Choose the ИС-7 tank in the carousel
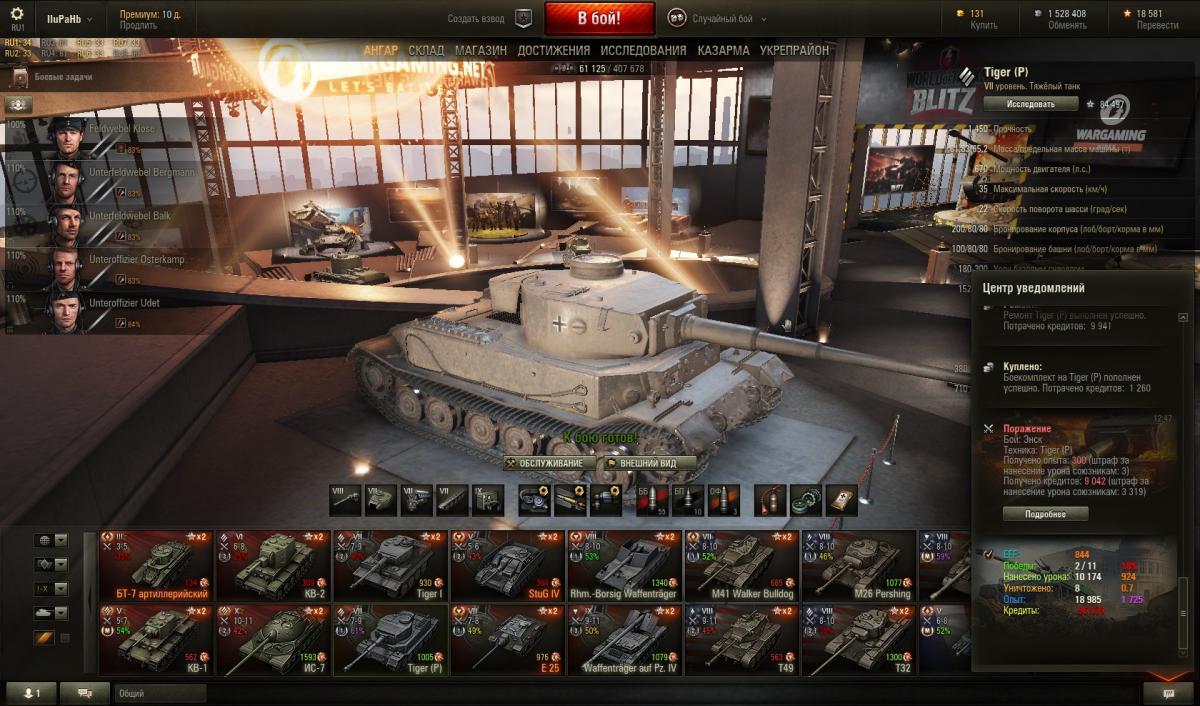 tap(274, 641)
